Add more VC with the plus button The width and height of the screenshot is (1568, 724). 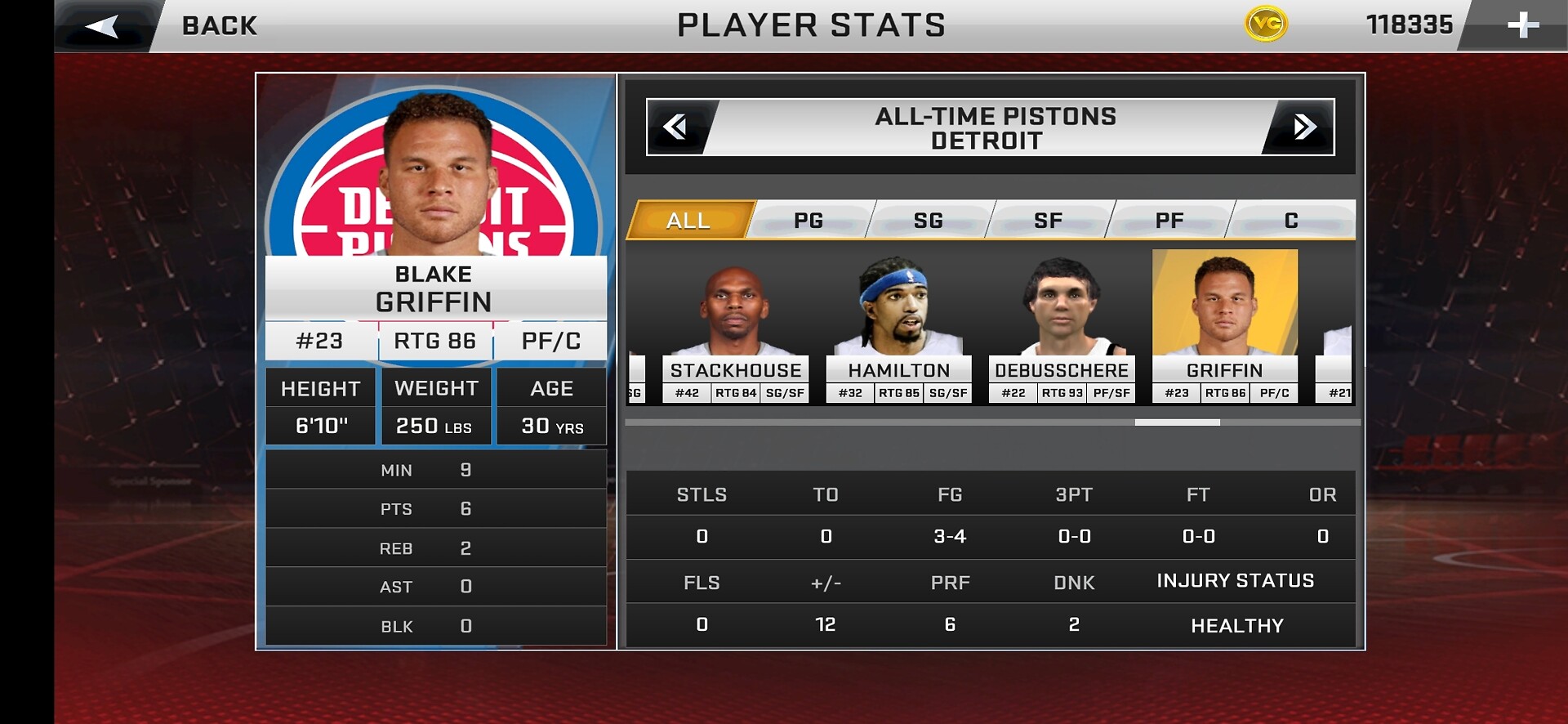[1522, 26]
